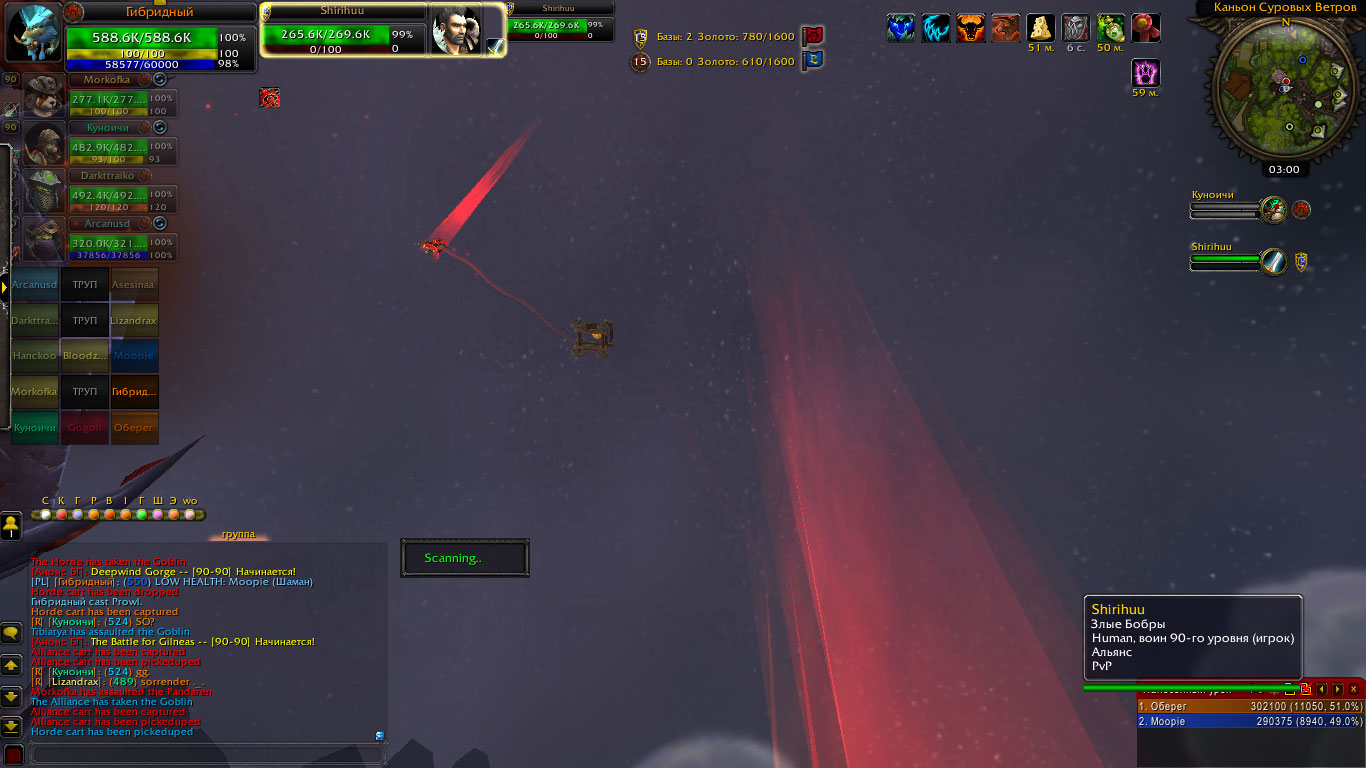The height and width of the screenshot is (768, 1366).
Task: Select Moopie's row in the damage meter
Action: [x=1250, y=721]
